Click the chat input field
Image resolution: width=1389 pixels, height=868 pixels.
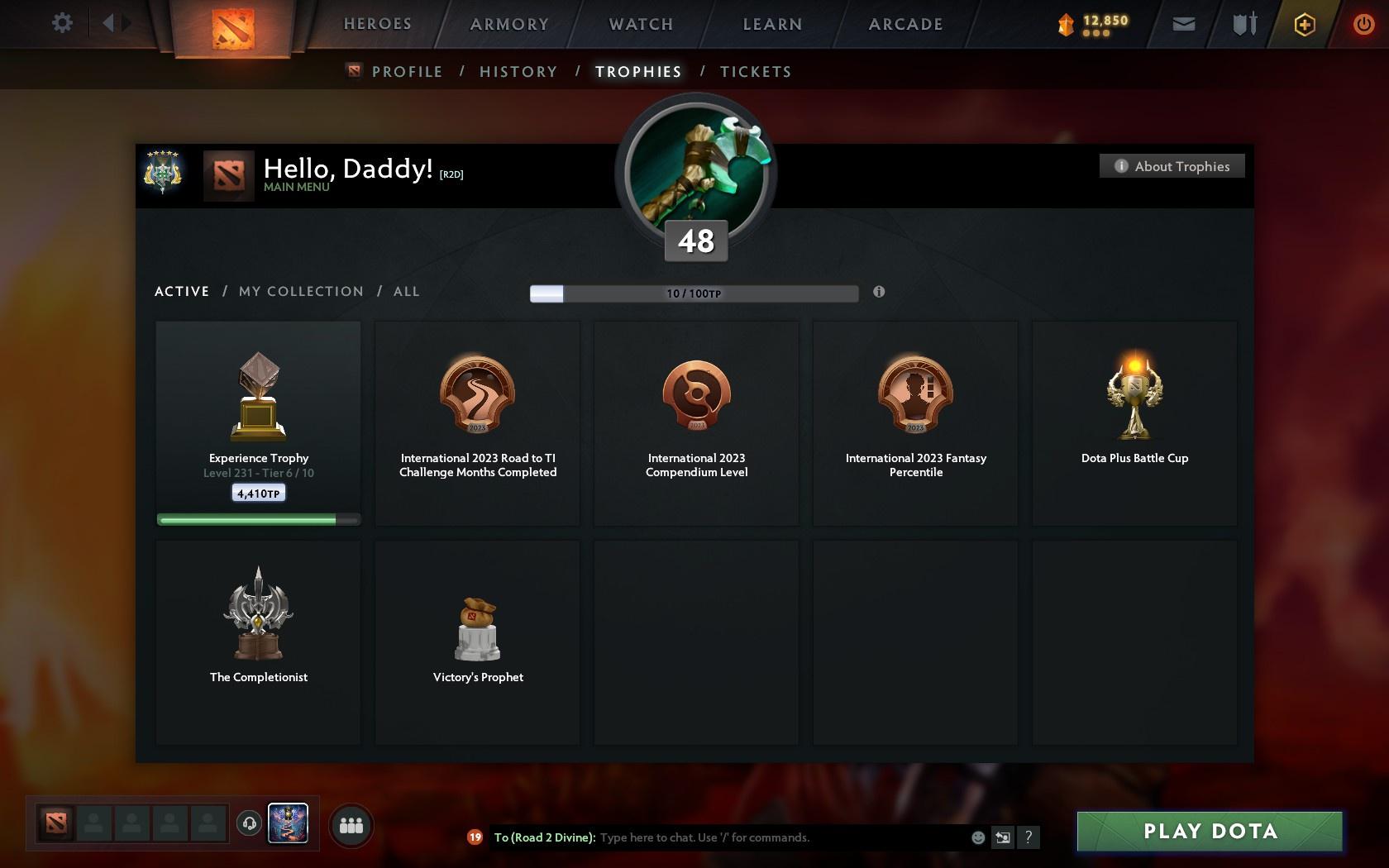744,837
